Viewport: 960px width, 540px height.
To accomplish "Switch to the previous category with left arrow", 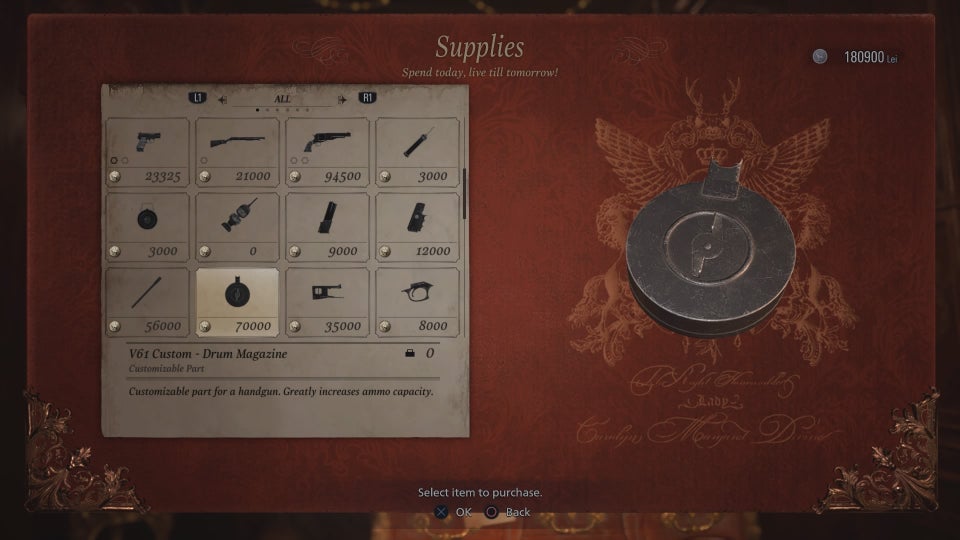I will 221,99.
